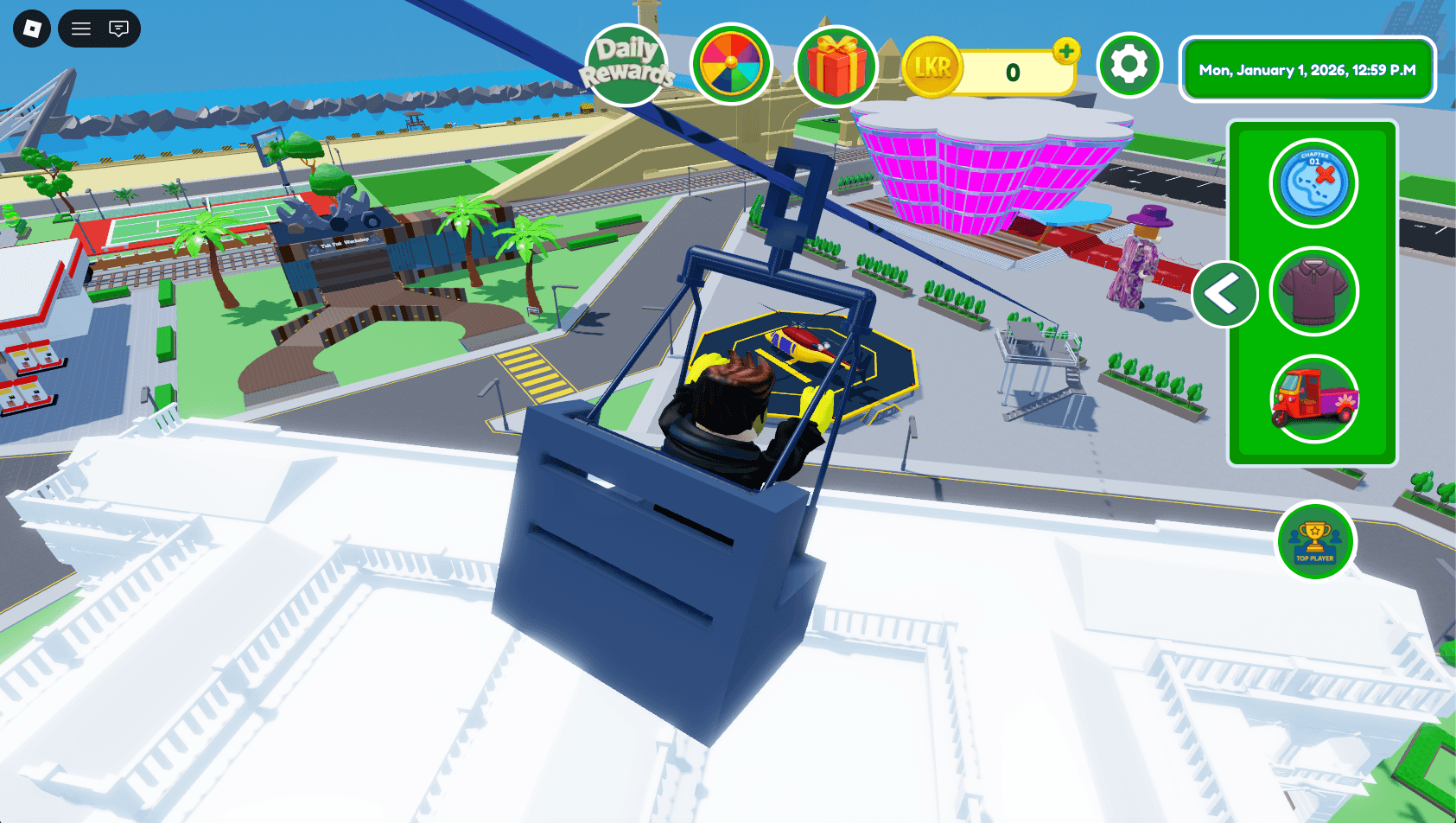The image size is (1456, 823).
Task: Open the Roblox hamburger menu
Action: pos(79,28)
